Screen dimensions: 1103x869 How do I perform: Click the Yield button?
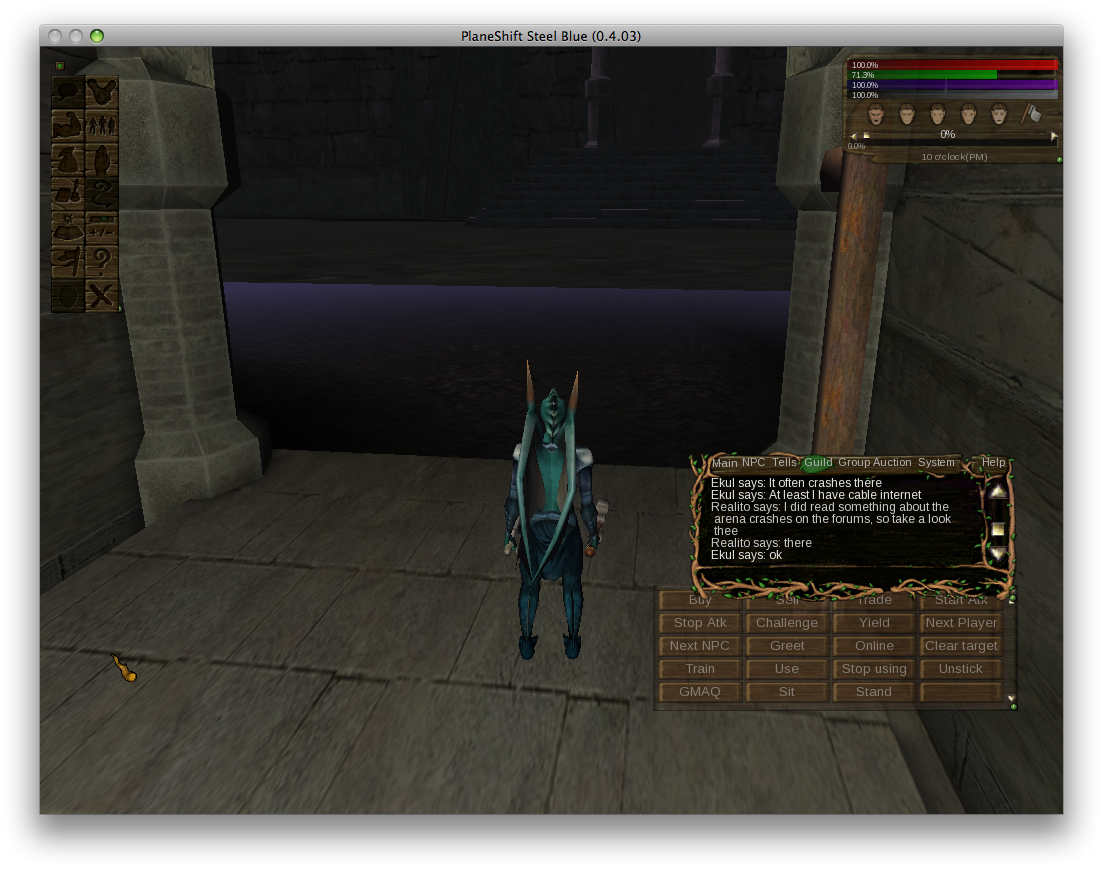click(874, 623)
